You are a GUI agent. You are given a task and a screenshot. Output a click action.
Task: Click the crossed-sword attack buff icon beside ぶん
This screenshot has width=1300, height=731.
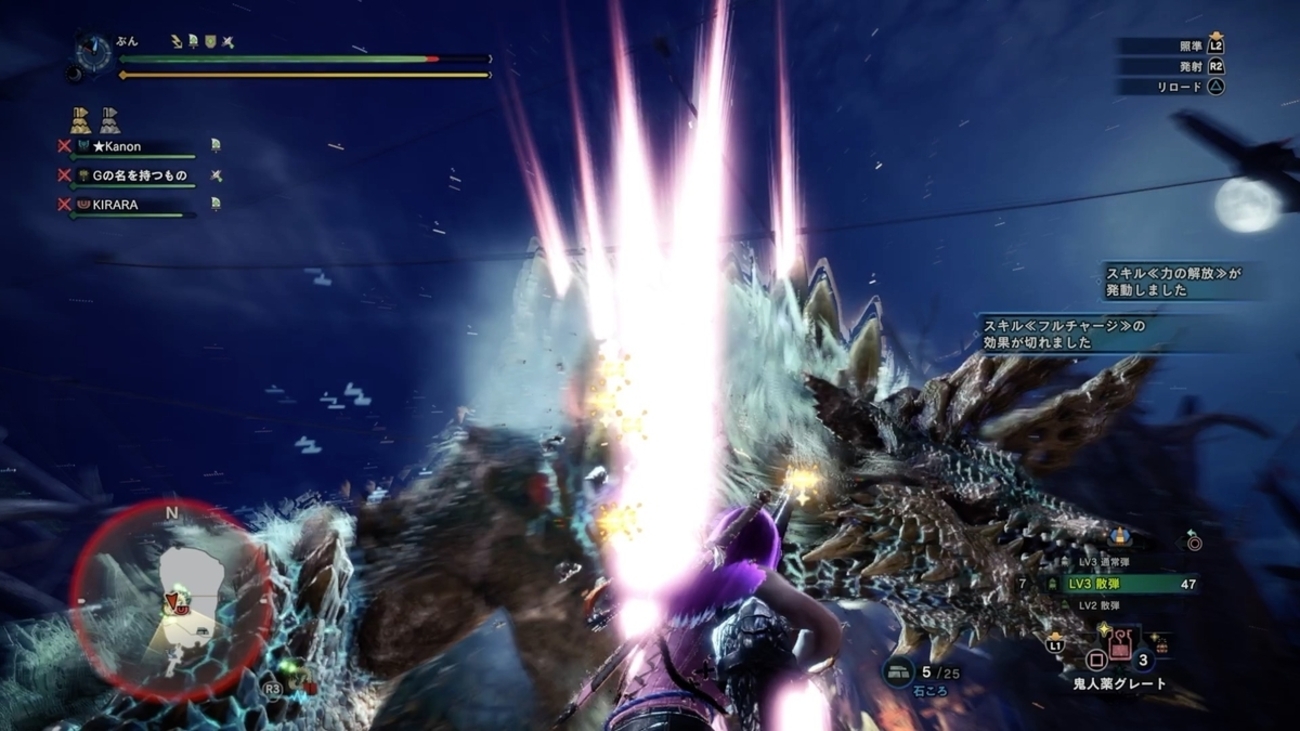coord(229,42)
